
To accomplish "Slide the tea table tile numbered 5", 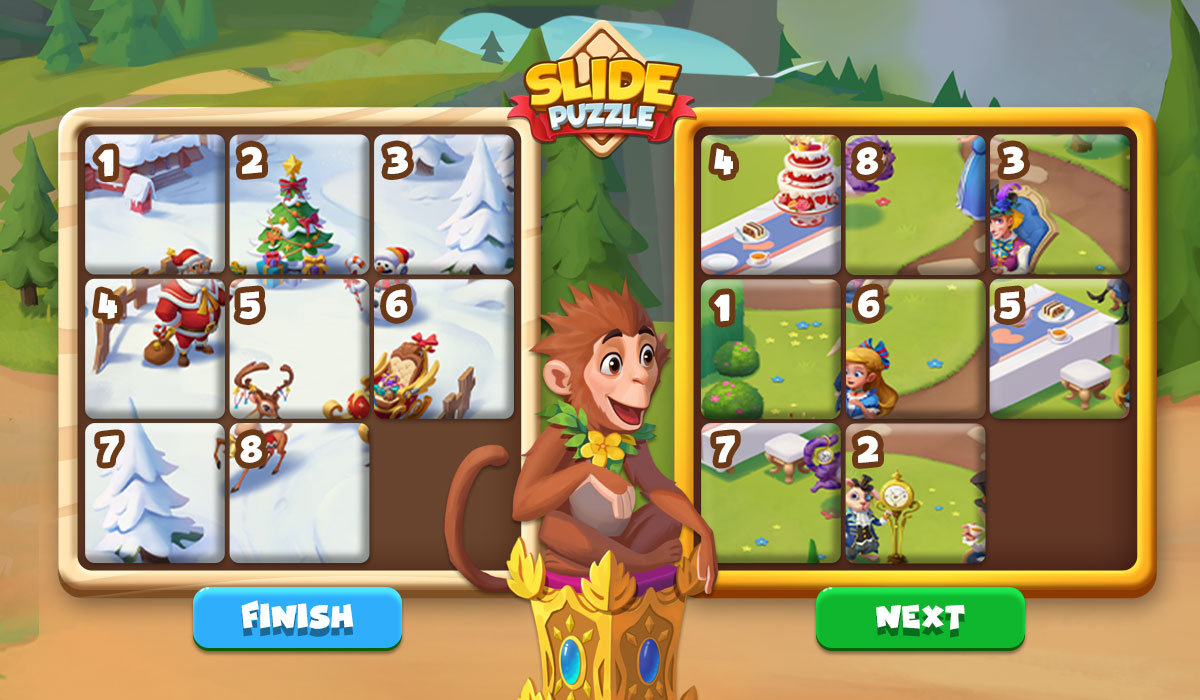I will click(1059, 348).
